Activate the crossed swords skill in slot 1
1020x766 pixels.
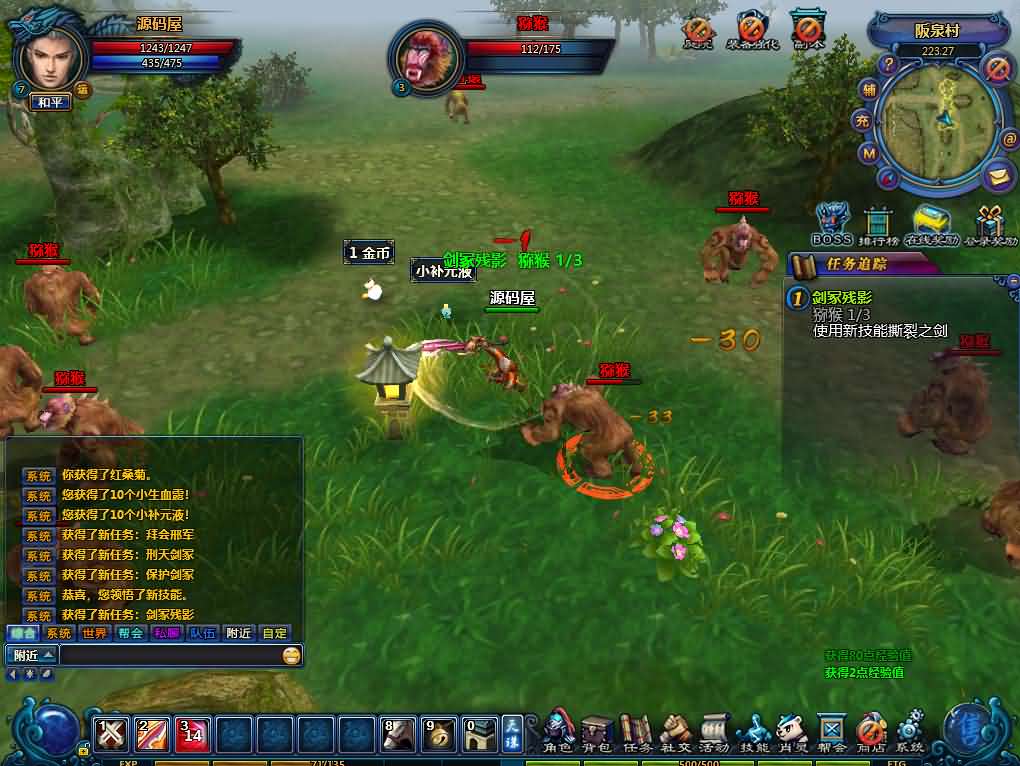(x=109, y=735)
